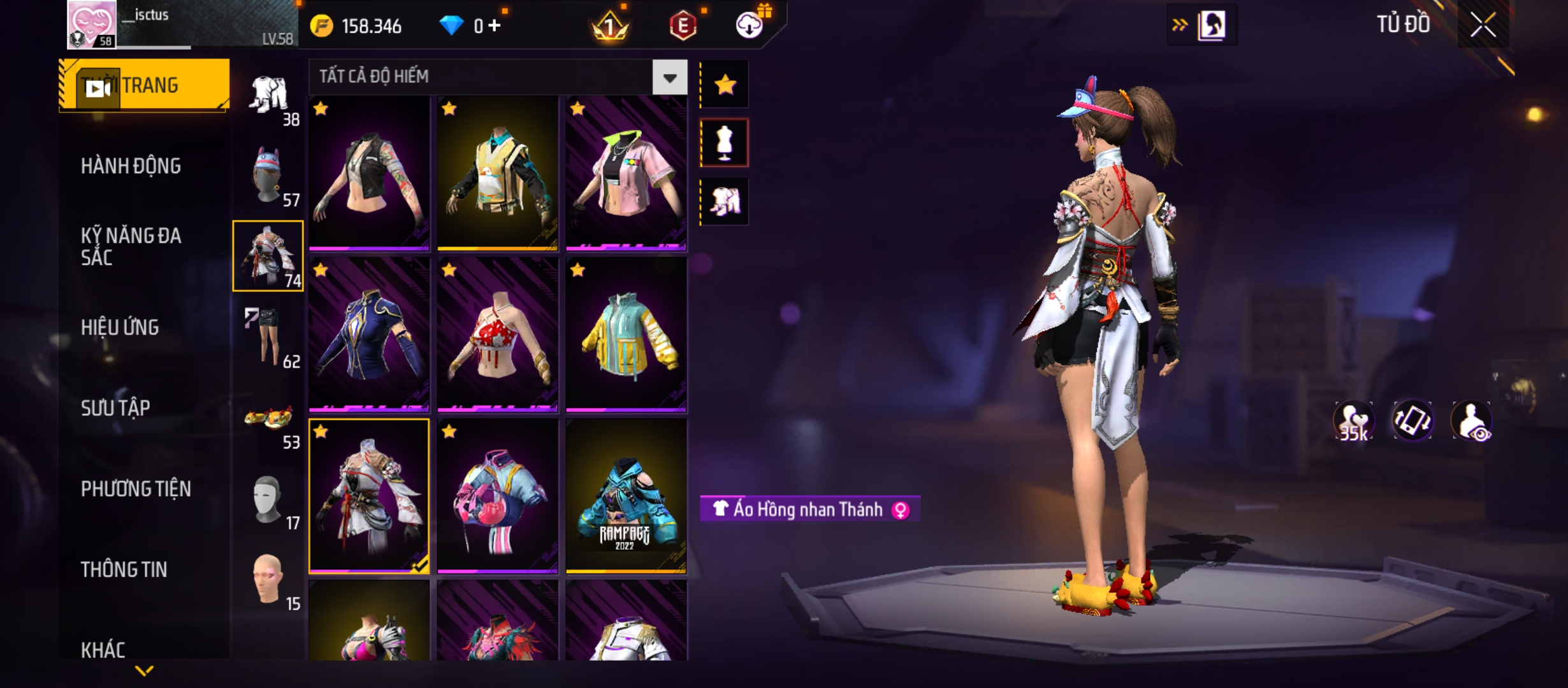Open the HÀNH ĐỘNG menu
The width and height of the screenshot is (1568, 688).
click(x=131, y=166)
